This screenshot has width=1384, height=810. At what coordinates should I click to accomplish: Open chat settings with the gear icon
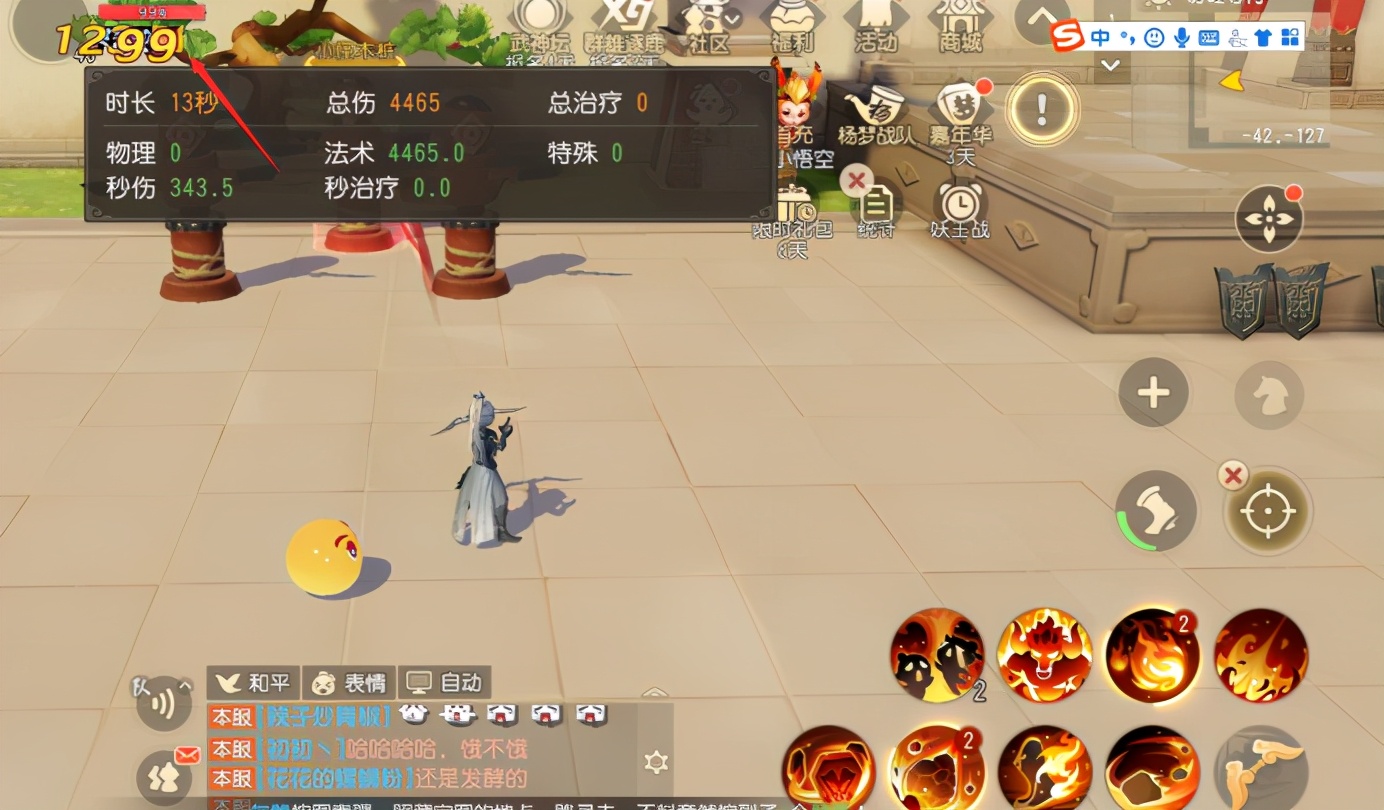coord(656,763)
